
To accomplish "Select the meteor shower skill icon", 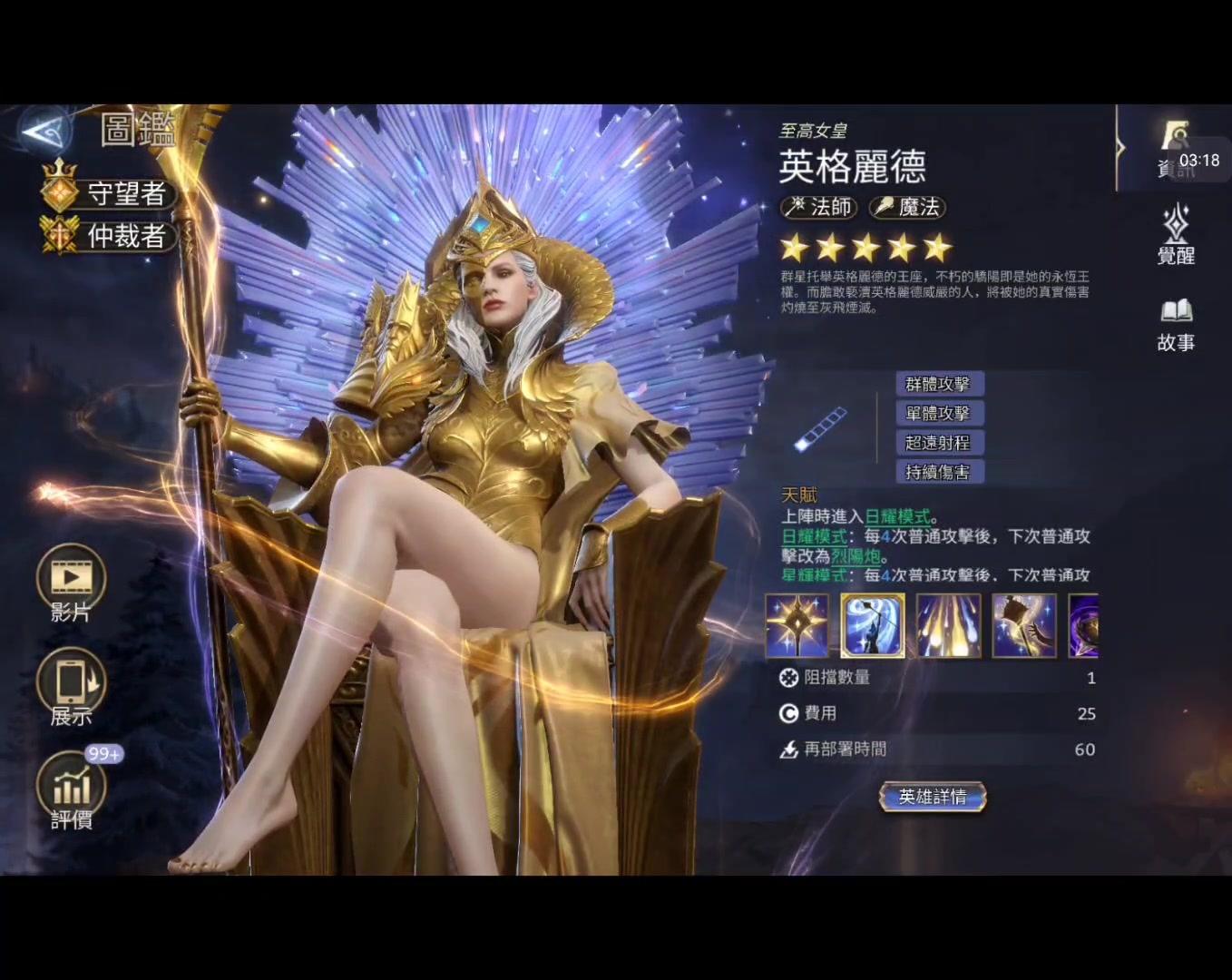I will click(x=948, y=626).
